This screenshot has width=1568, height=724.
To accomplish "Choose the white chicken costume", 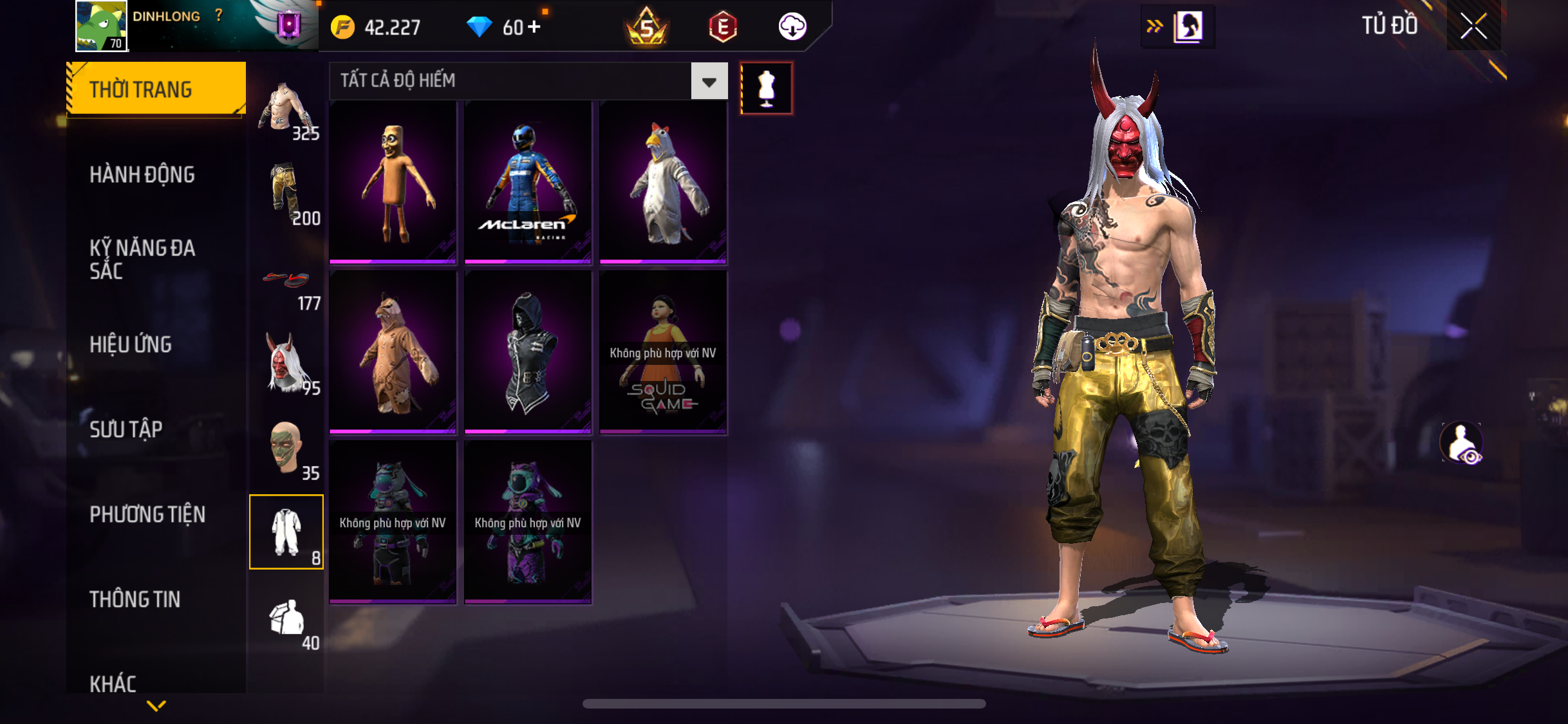I will [663, 182].
